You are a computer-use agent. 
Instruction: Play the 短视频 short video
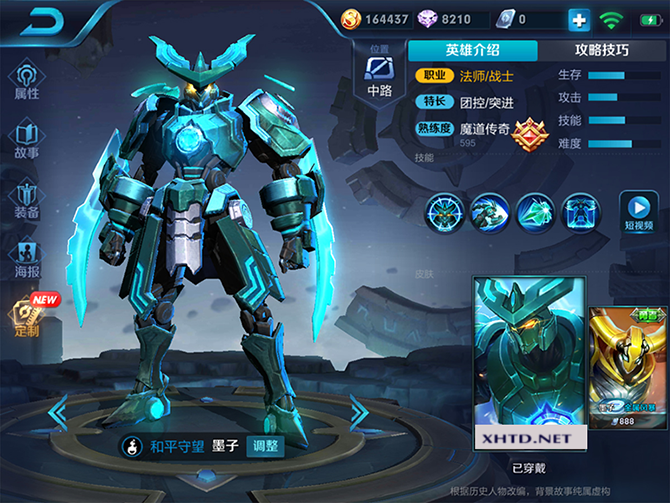(x=641, y=212)
